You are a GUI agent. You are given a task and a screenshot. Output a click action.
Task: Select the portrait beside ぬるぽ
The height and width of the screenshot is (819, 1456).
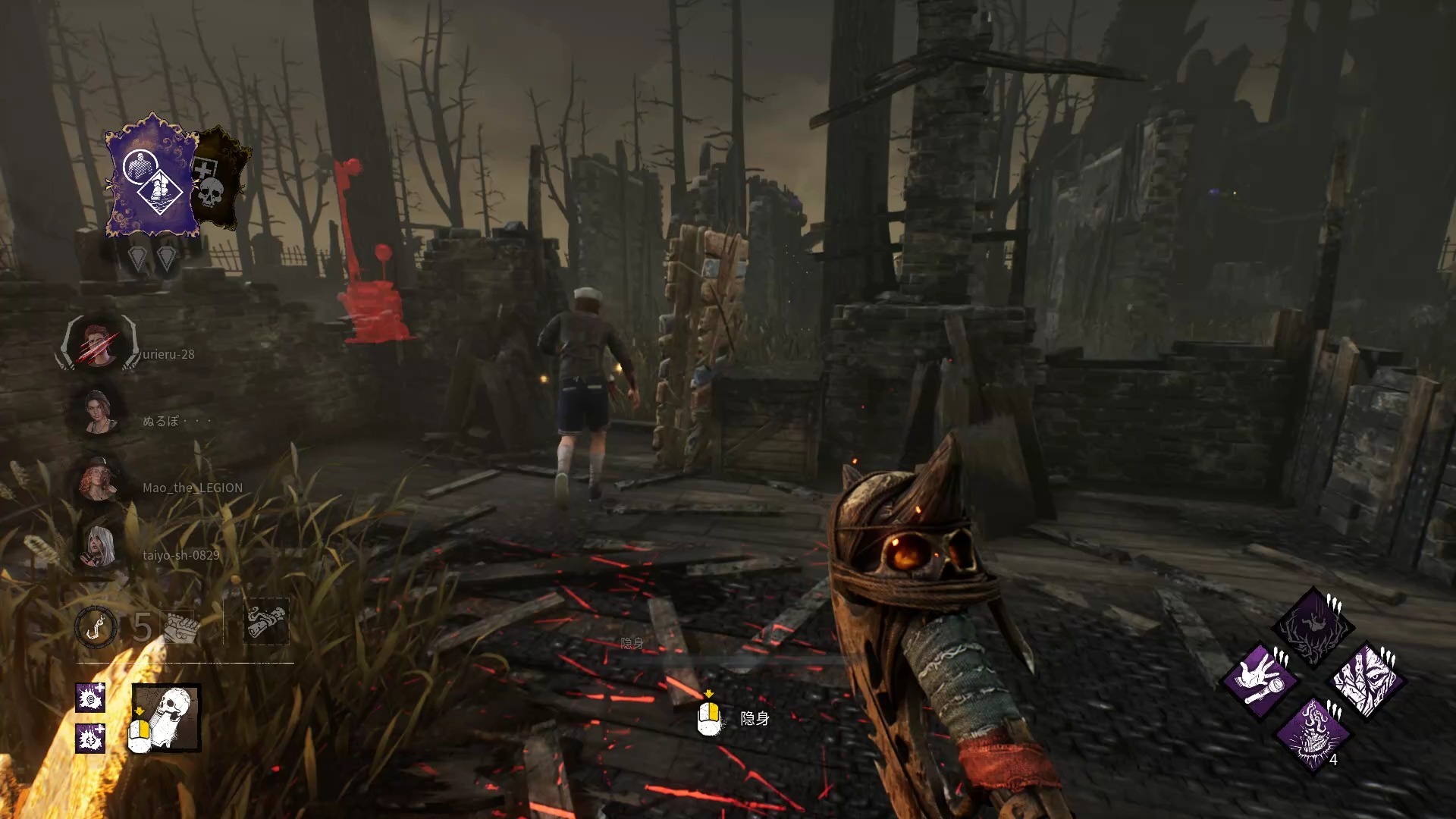(x=99, y=413)
